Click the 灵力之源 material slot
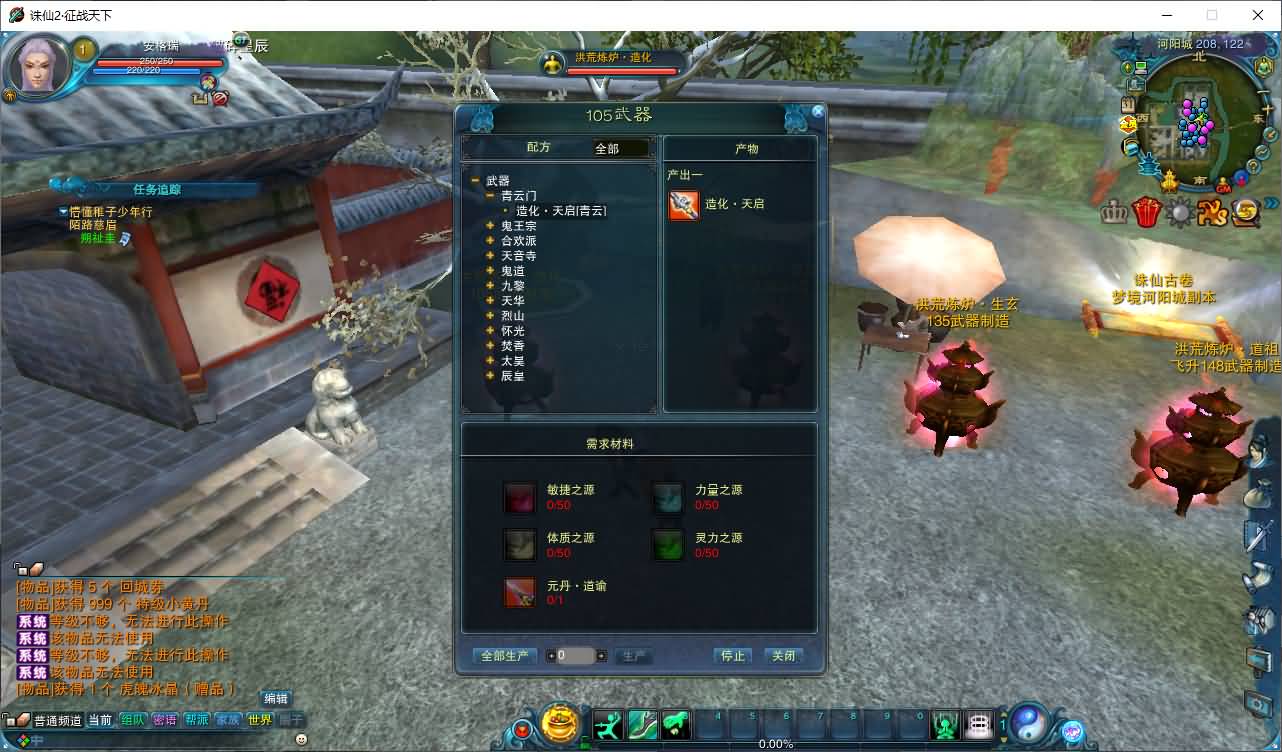Screen dimensions: 1282x752 [667, 545]
